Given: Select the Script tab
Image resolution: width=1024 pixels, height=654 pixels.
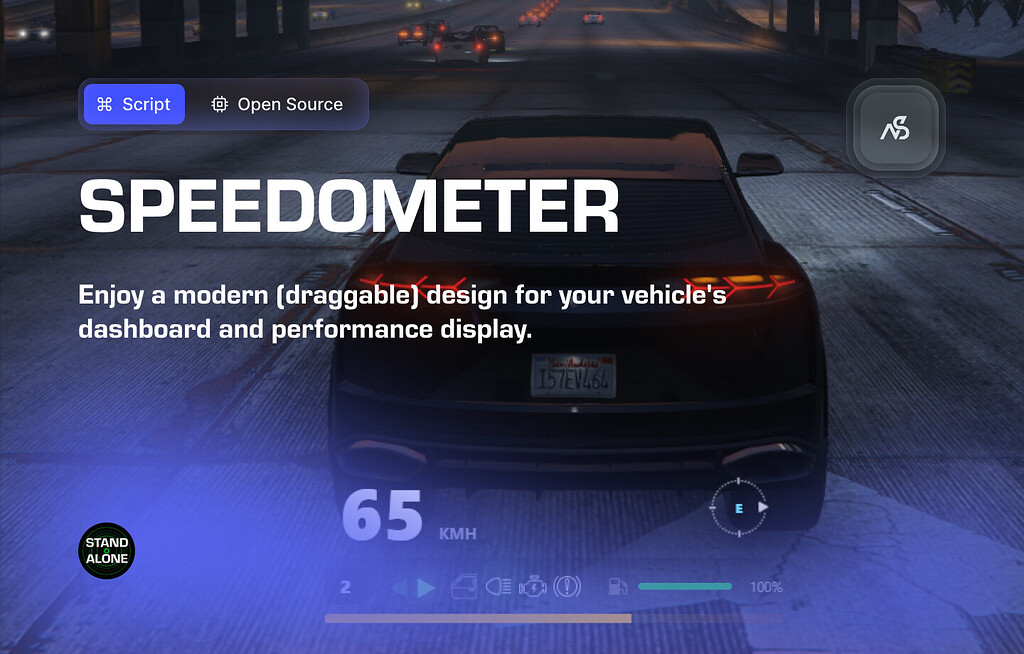Looking at the screenshot, I should pos(134,104).
